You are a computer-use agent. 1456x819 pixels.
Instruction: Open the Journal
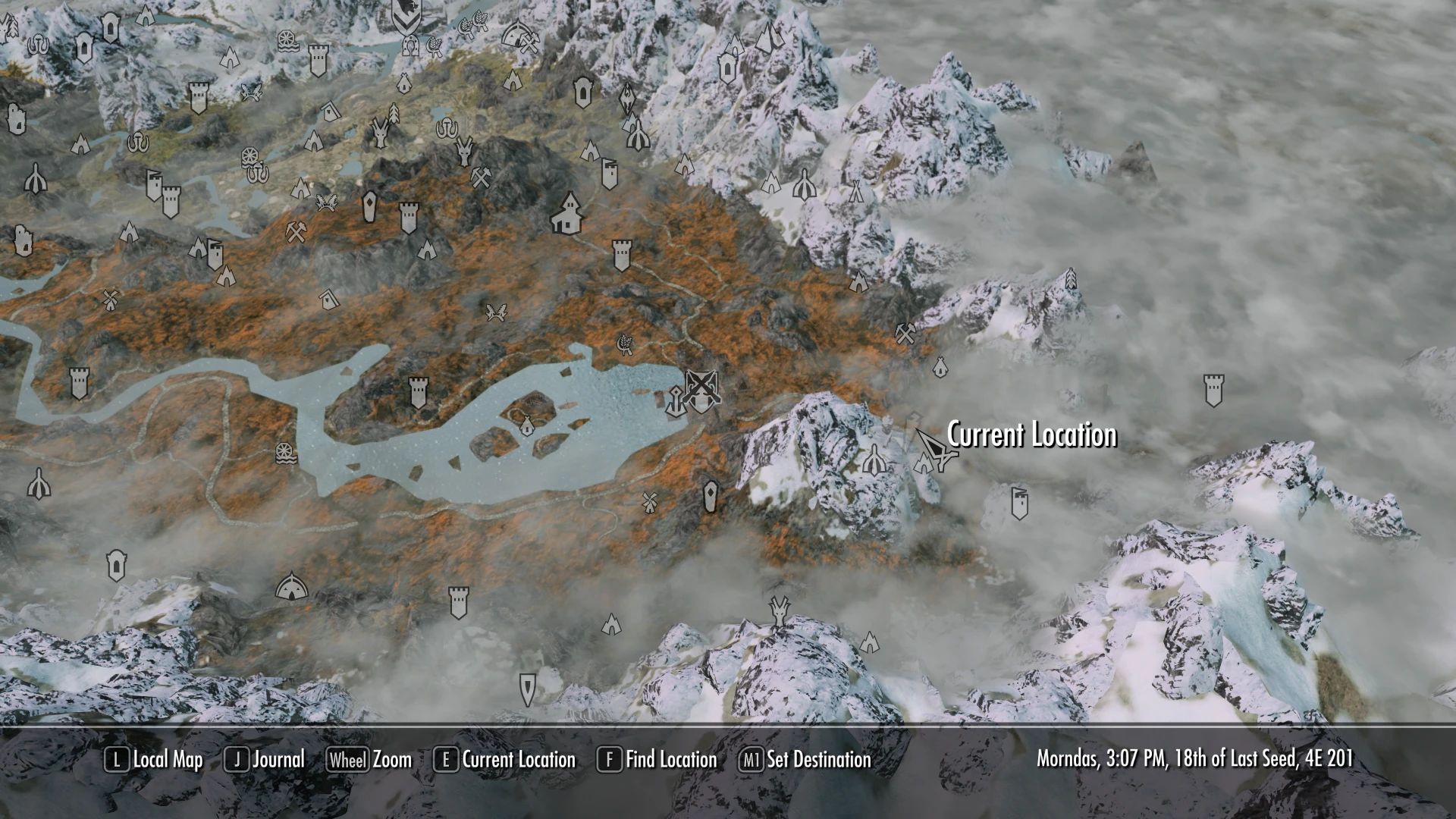pyautogui.click(x=274, y=759)
